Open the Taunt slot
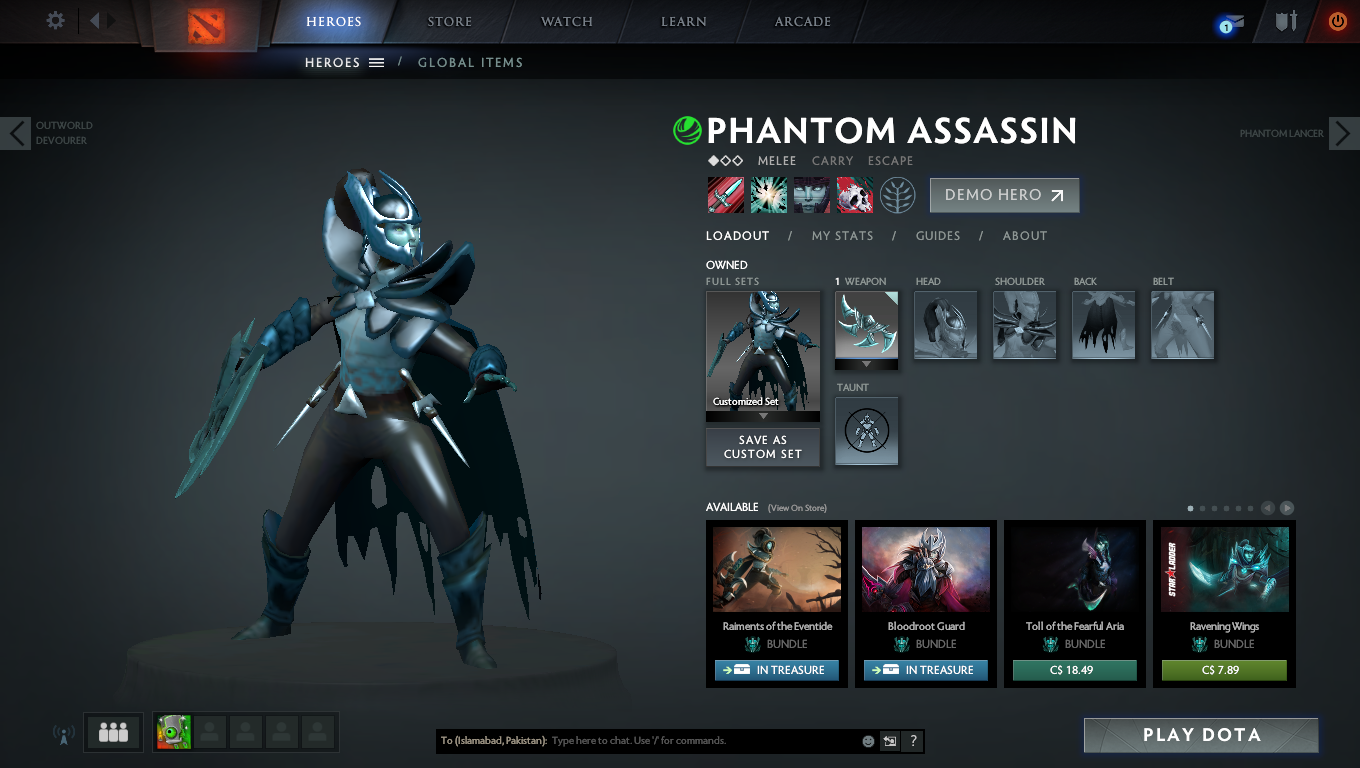The image size is (1360, 768). pos(866,431)
